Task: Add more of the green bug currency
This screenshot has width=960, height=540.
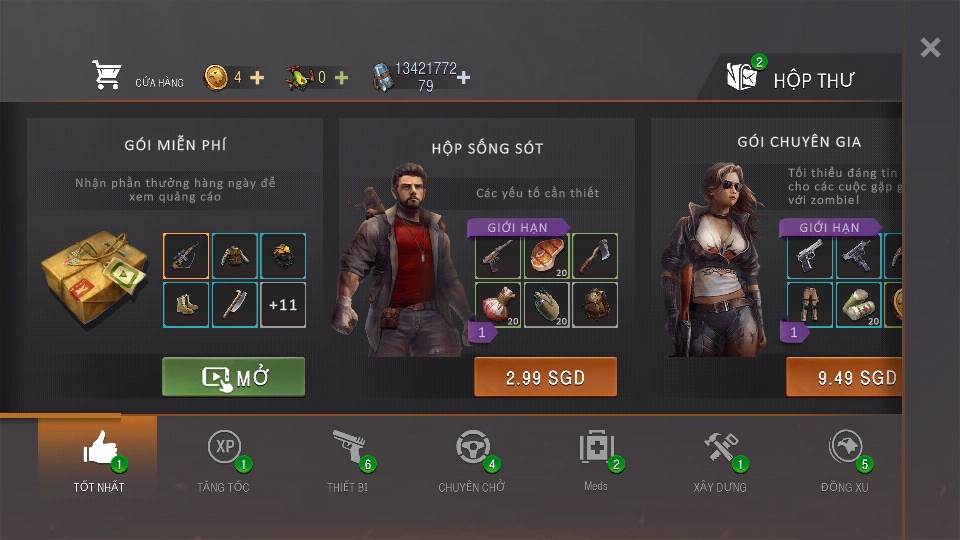Action: [341, 77]
